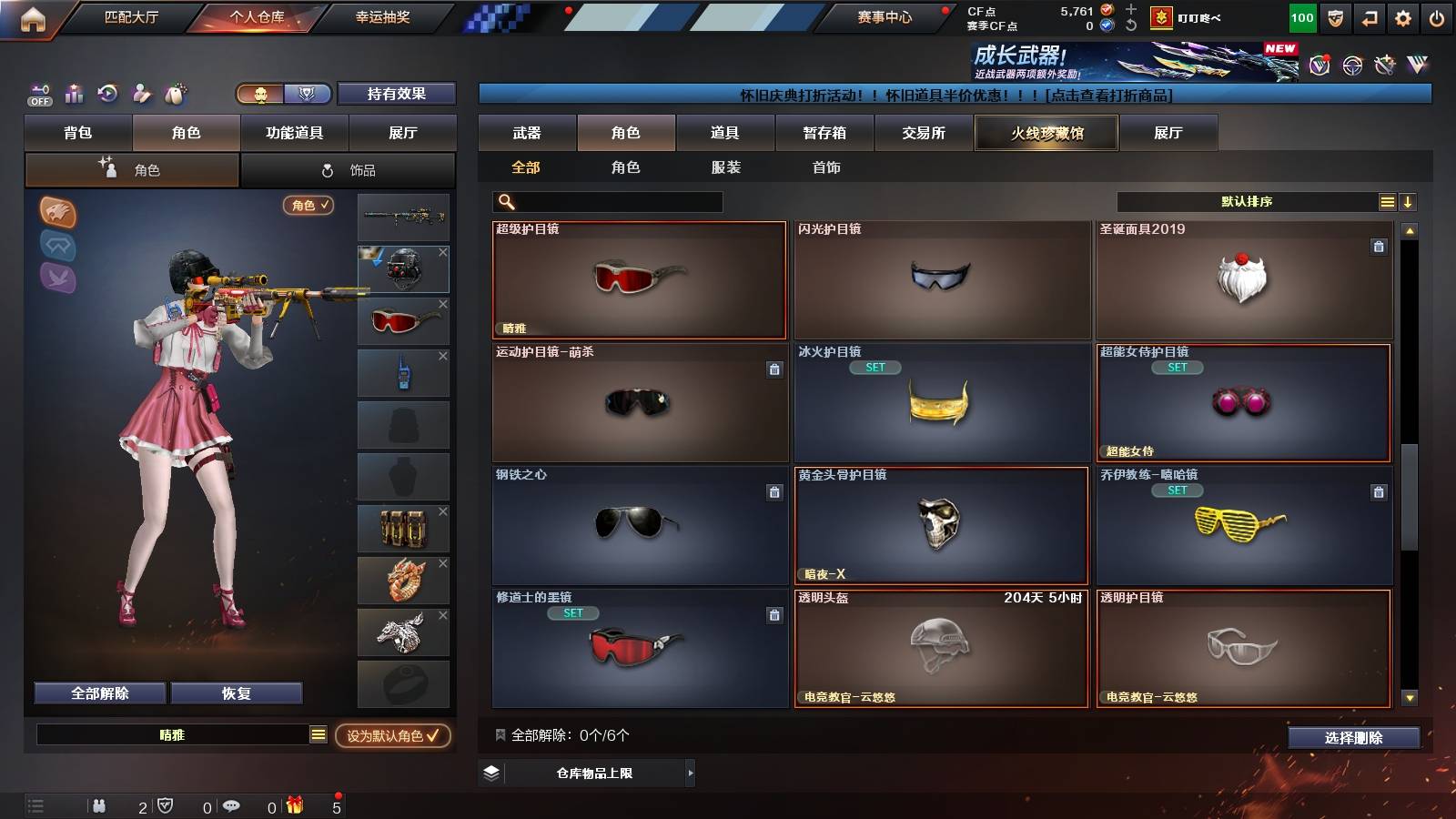Select the replay/restore history icon
This screenshot has width=1456, height=819.
click(x=108, y=94)
